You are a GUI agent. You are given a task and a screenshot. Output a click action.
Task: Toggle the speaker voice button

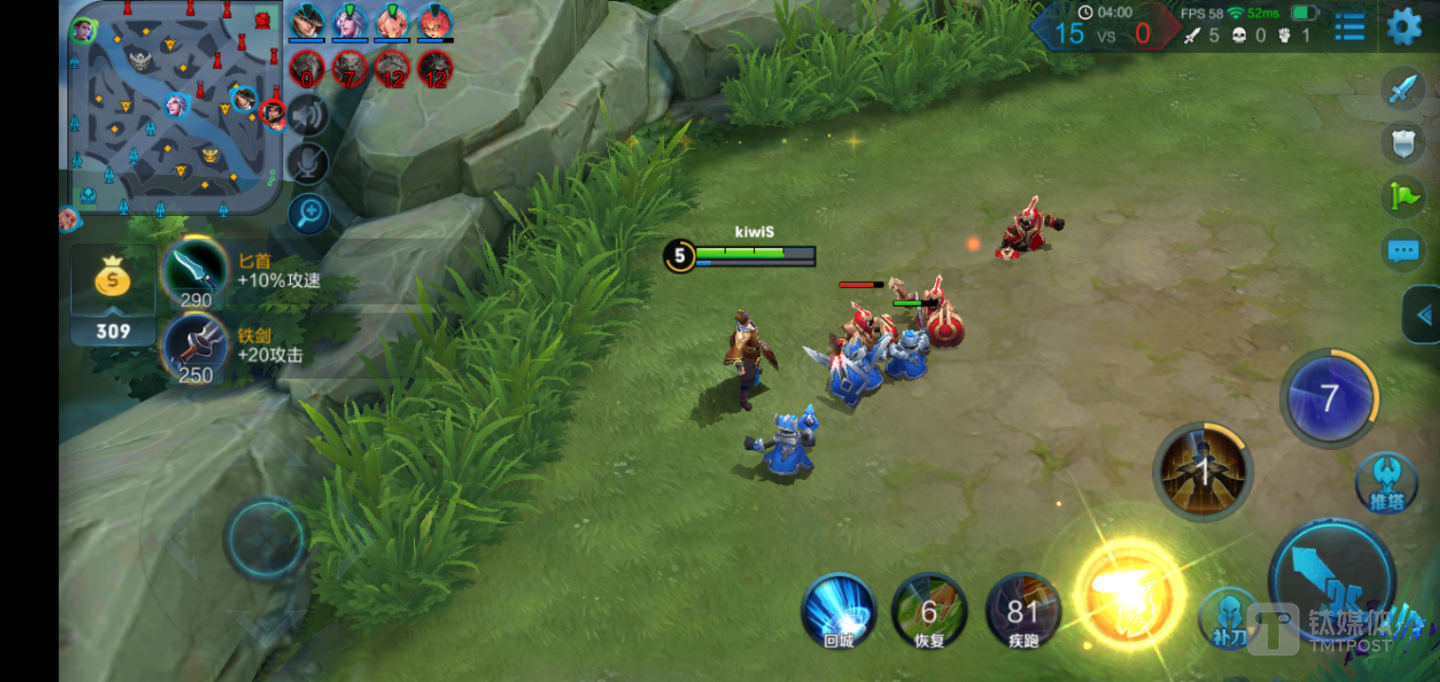[x=309, y=115]
